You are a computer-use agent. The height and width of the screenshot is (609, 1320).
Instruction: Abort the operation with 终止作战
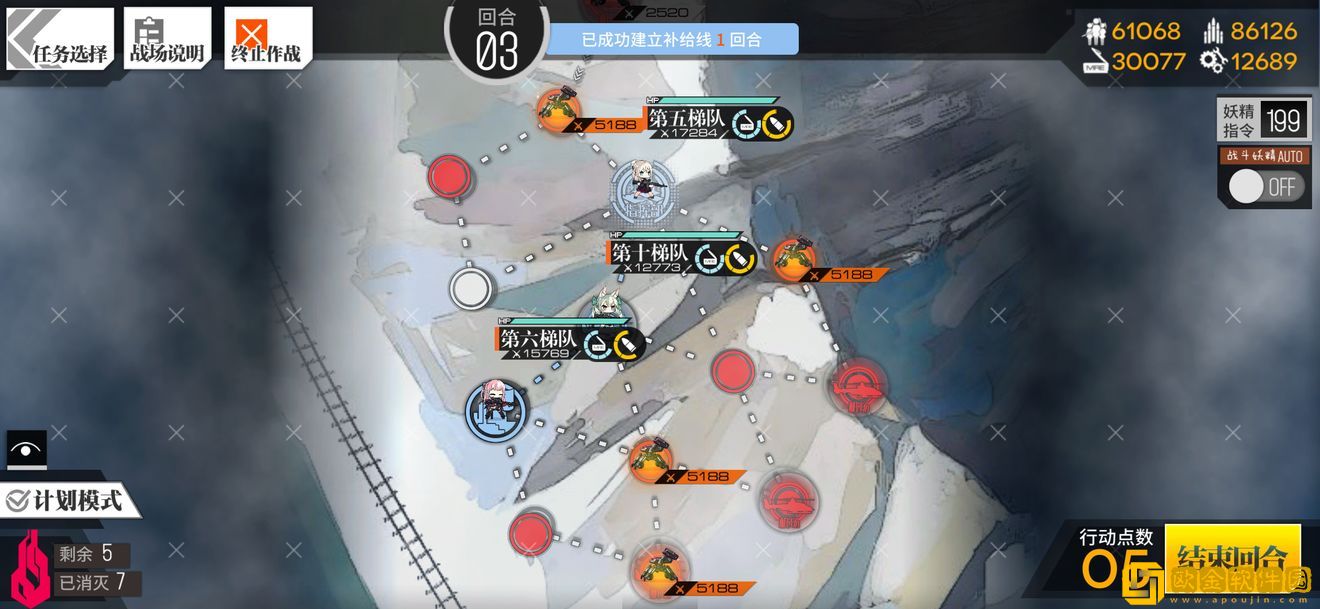(267, 40)
